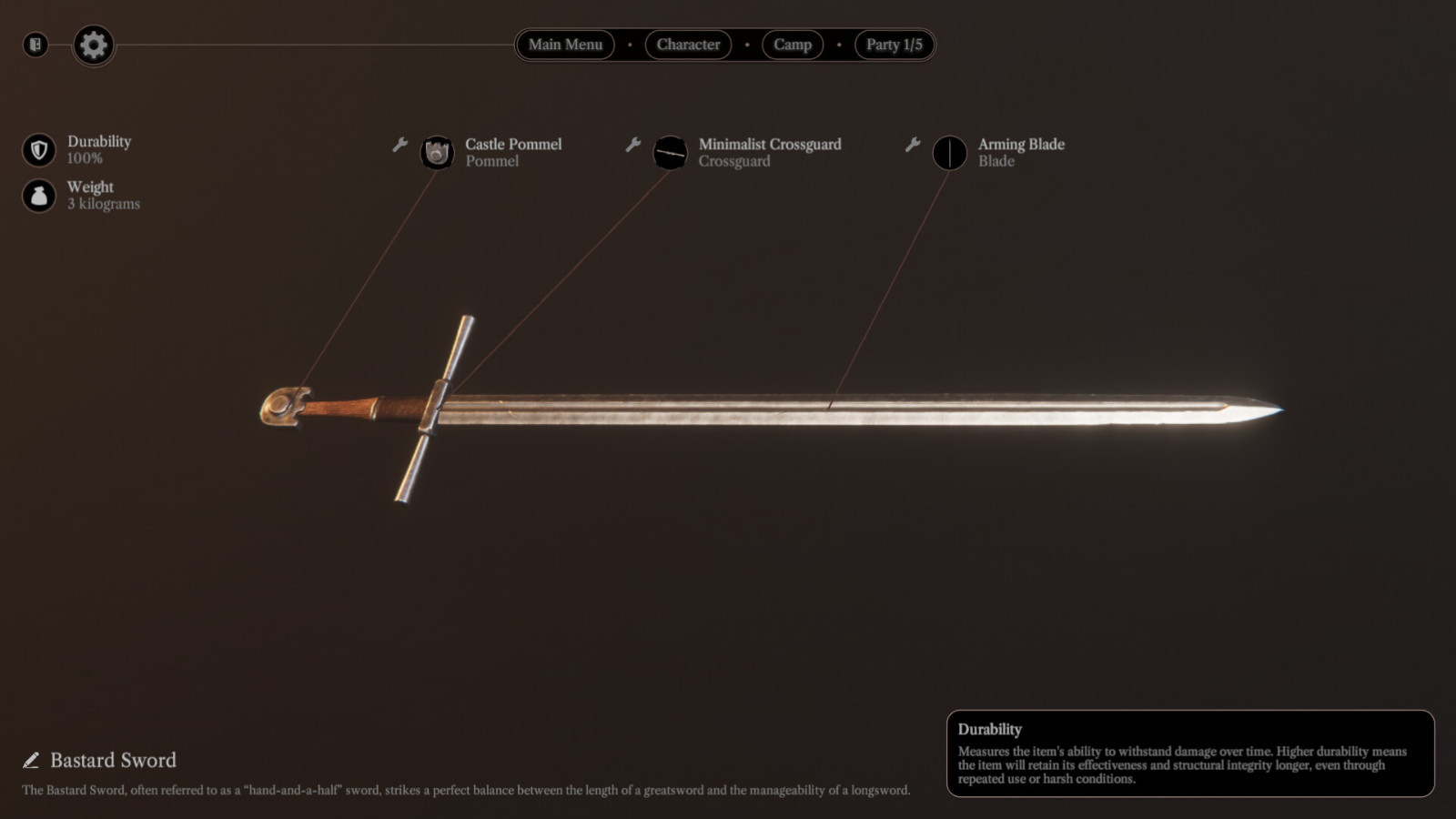This screenshot has width=1456, height=819.
Task: Open the Party 1/5 tab
Action: [894, 45]
